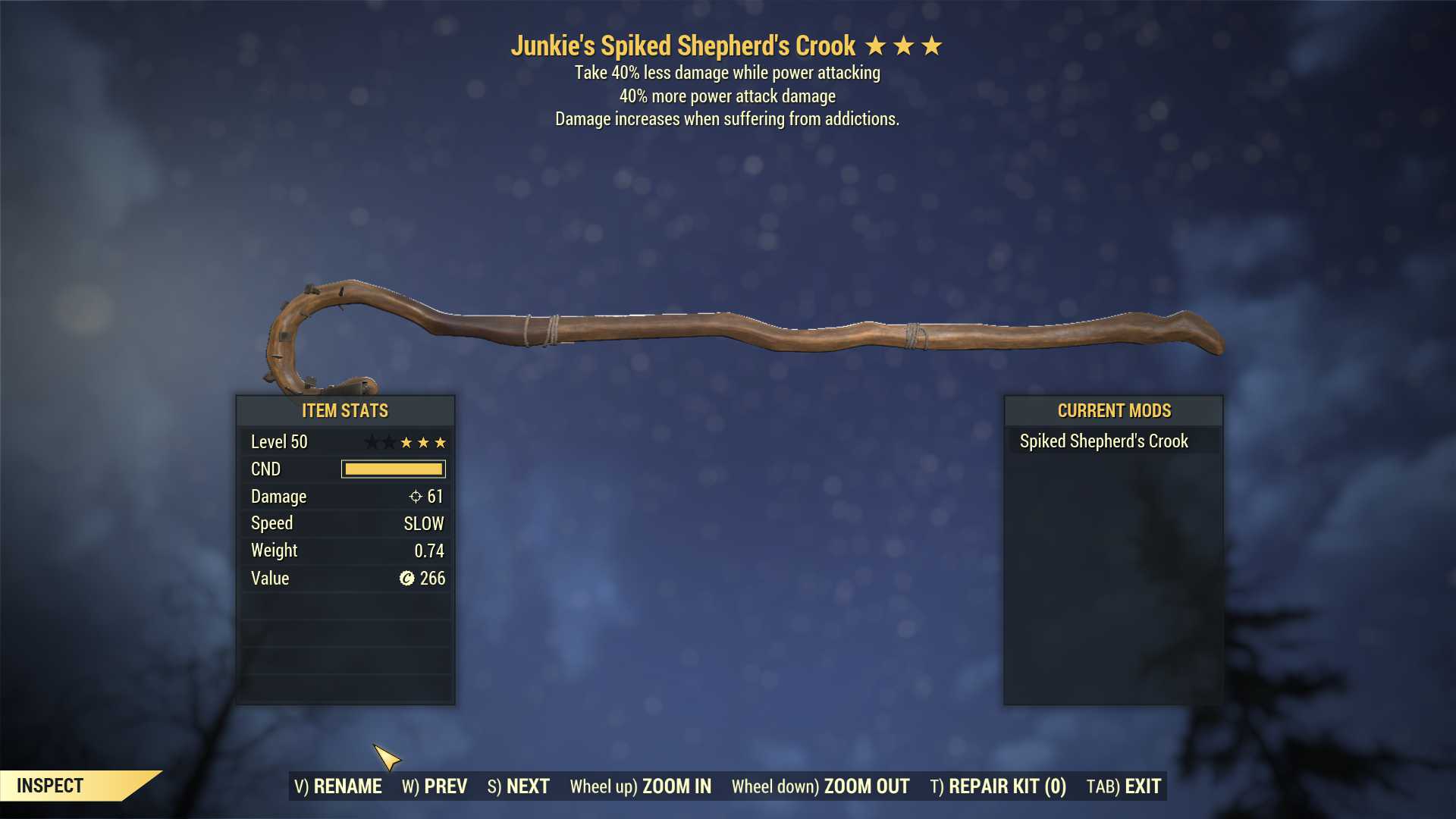The image size is (1456, 819).
Task: Switch to INSPECT mode tab
Action: [x=51, y=786]
